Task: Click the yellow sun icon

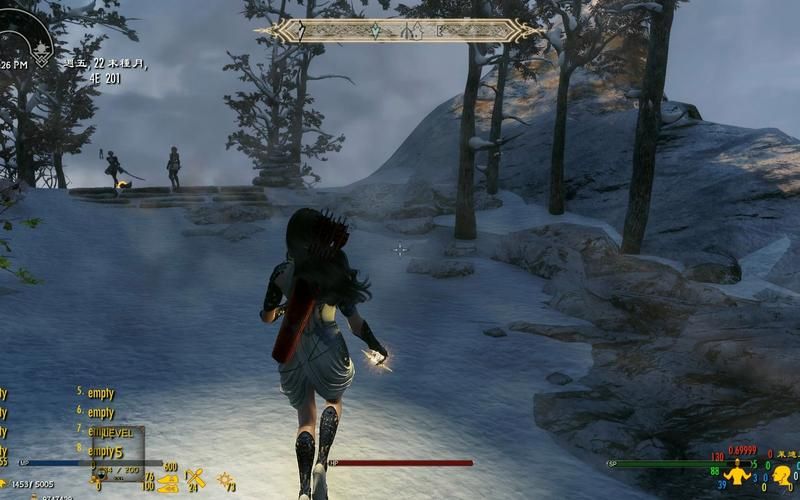Action: click(x=224, y=479)
